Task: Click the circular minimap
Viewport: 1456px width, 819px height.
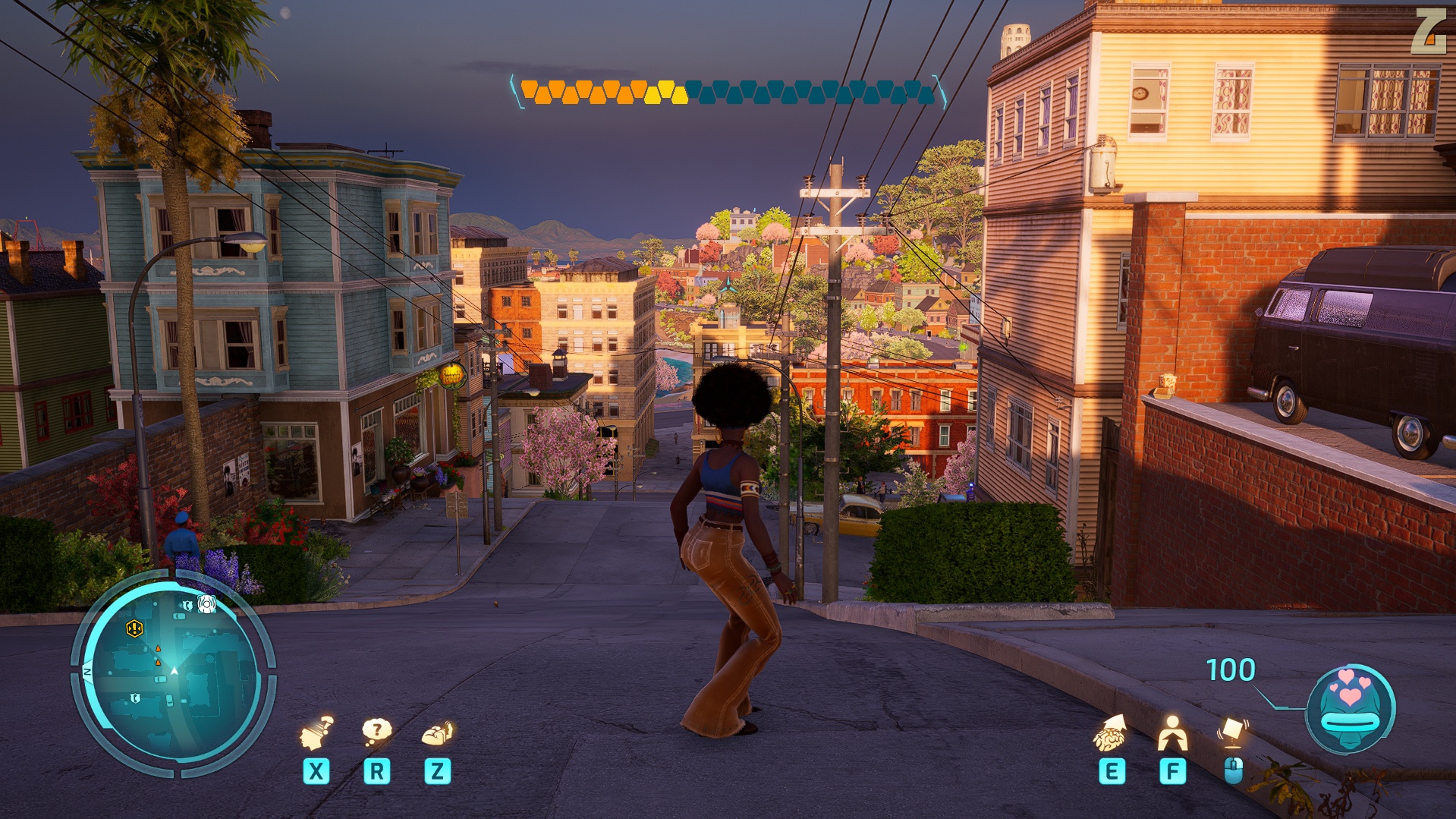Action: (x=173, y=674)
